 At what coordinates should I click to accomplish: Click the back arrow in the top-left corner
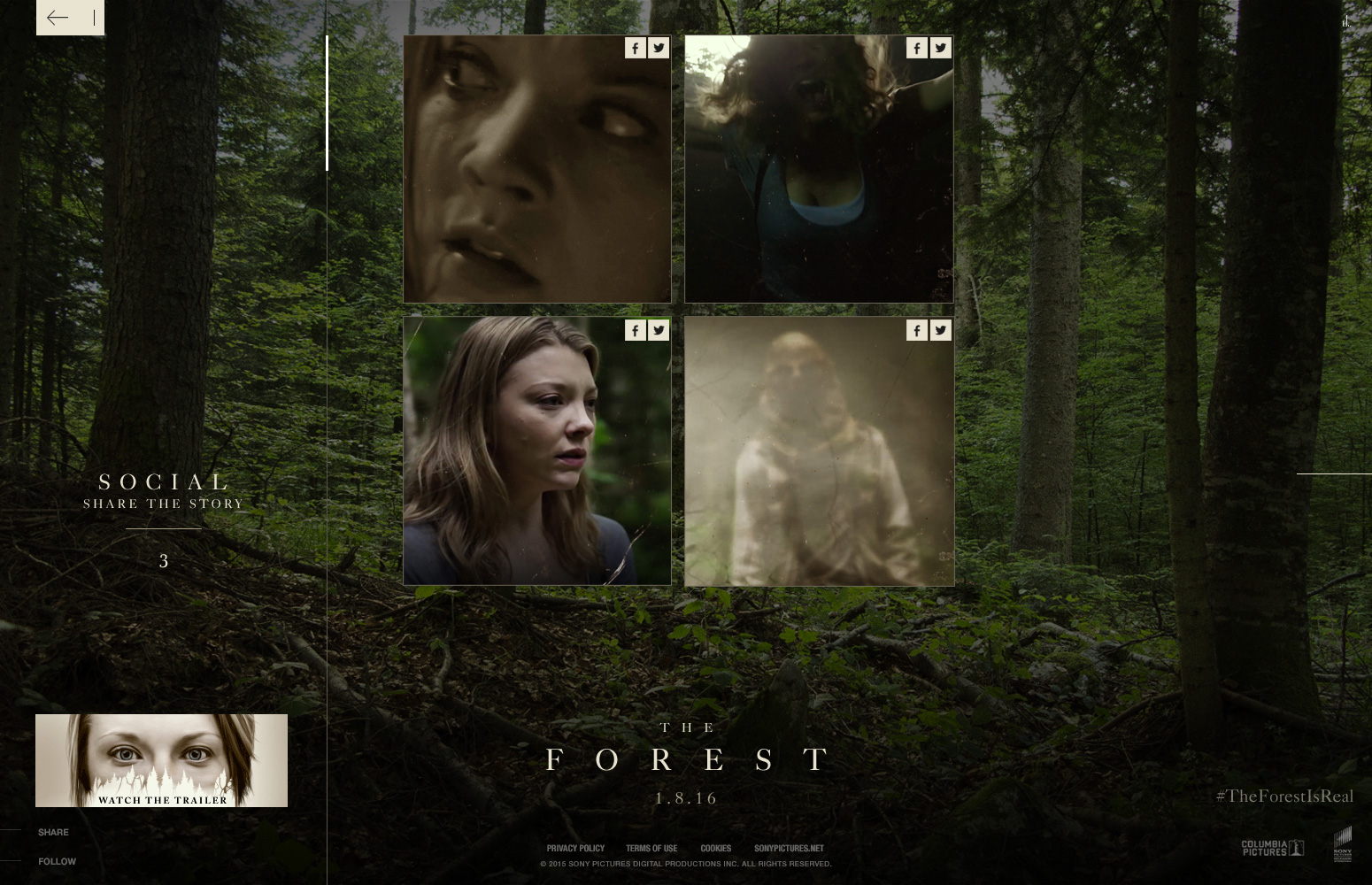[x=58, y=18]
